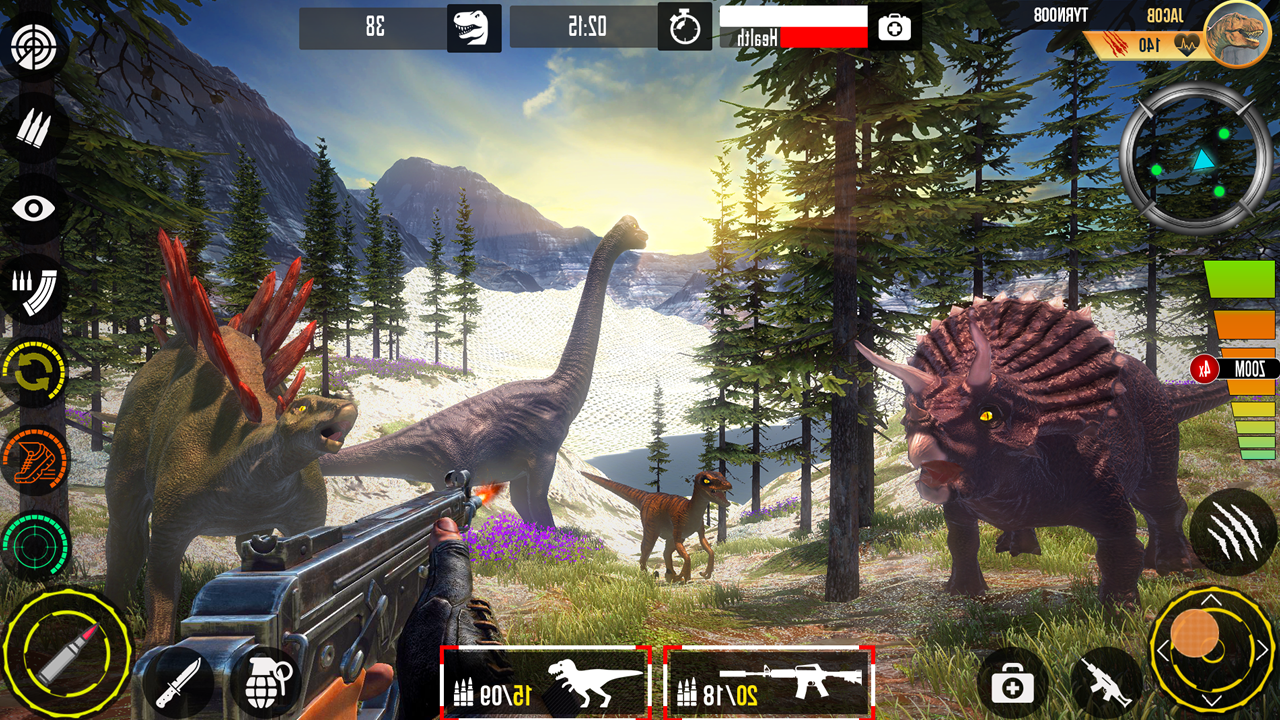Tap the stopwatch timer icon
Viewport: 1280px width, 720px height.
coord(685,27)
